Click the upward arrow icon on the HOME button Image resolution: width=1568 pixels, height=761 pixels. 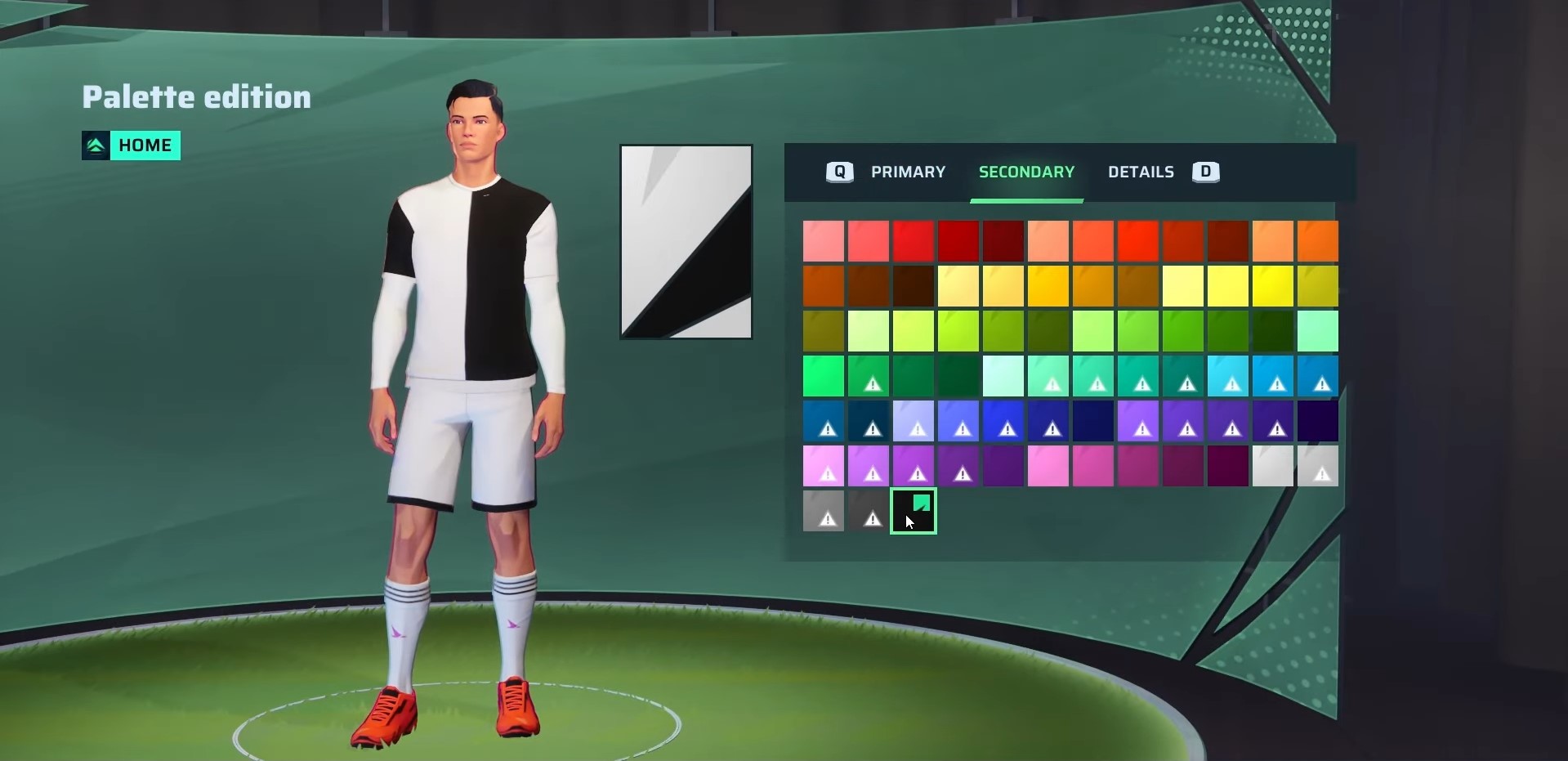click(x=96, y=145)
